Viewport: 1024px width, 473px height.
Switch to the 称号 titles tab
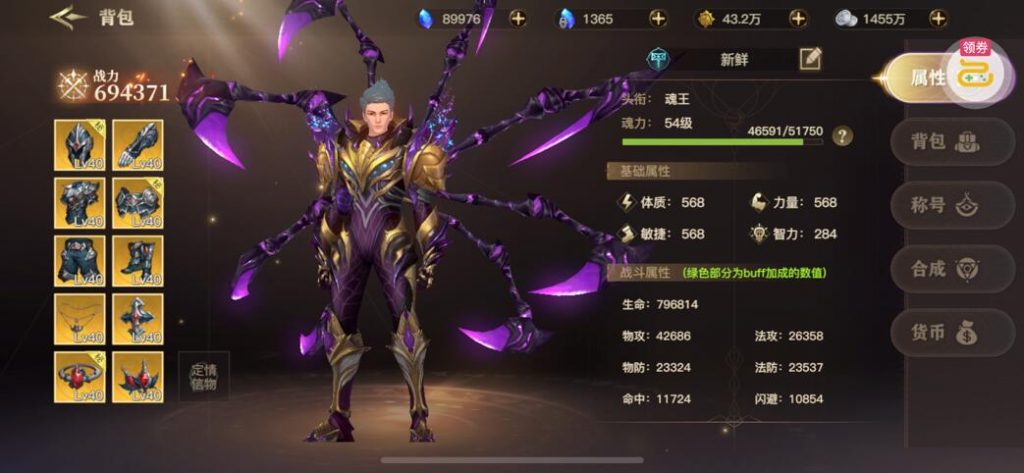click(x=938, y=205)
